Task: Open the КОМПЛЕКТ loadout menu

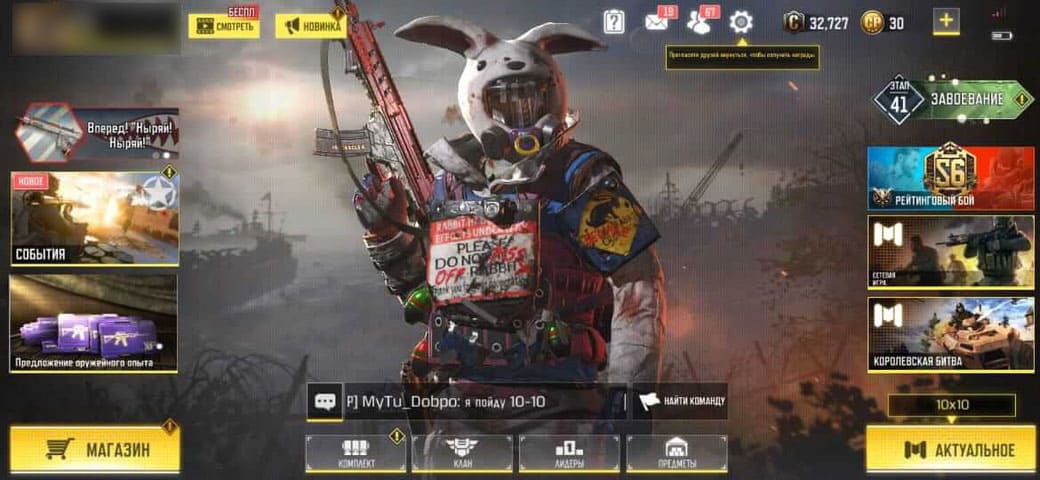Action: 355,453
